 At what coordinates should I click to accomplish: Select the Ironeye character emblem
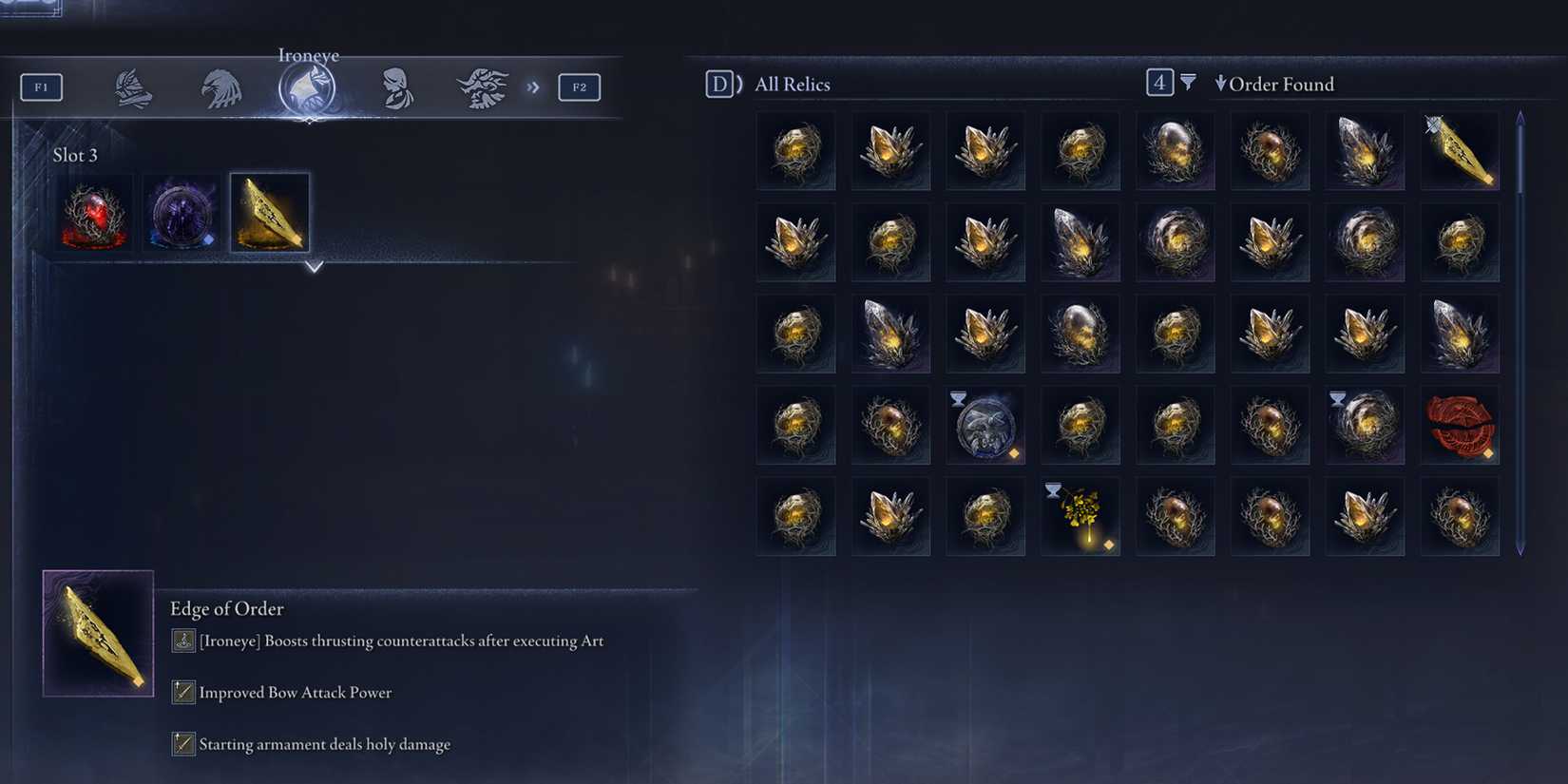click(x=308, y=86)
